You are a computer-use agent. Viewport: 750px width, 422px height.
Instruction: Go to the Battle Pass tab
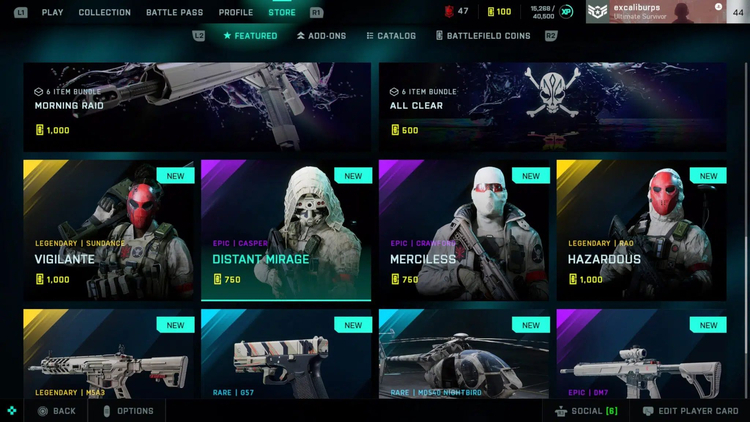pos(175,12)
